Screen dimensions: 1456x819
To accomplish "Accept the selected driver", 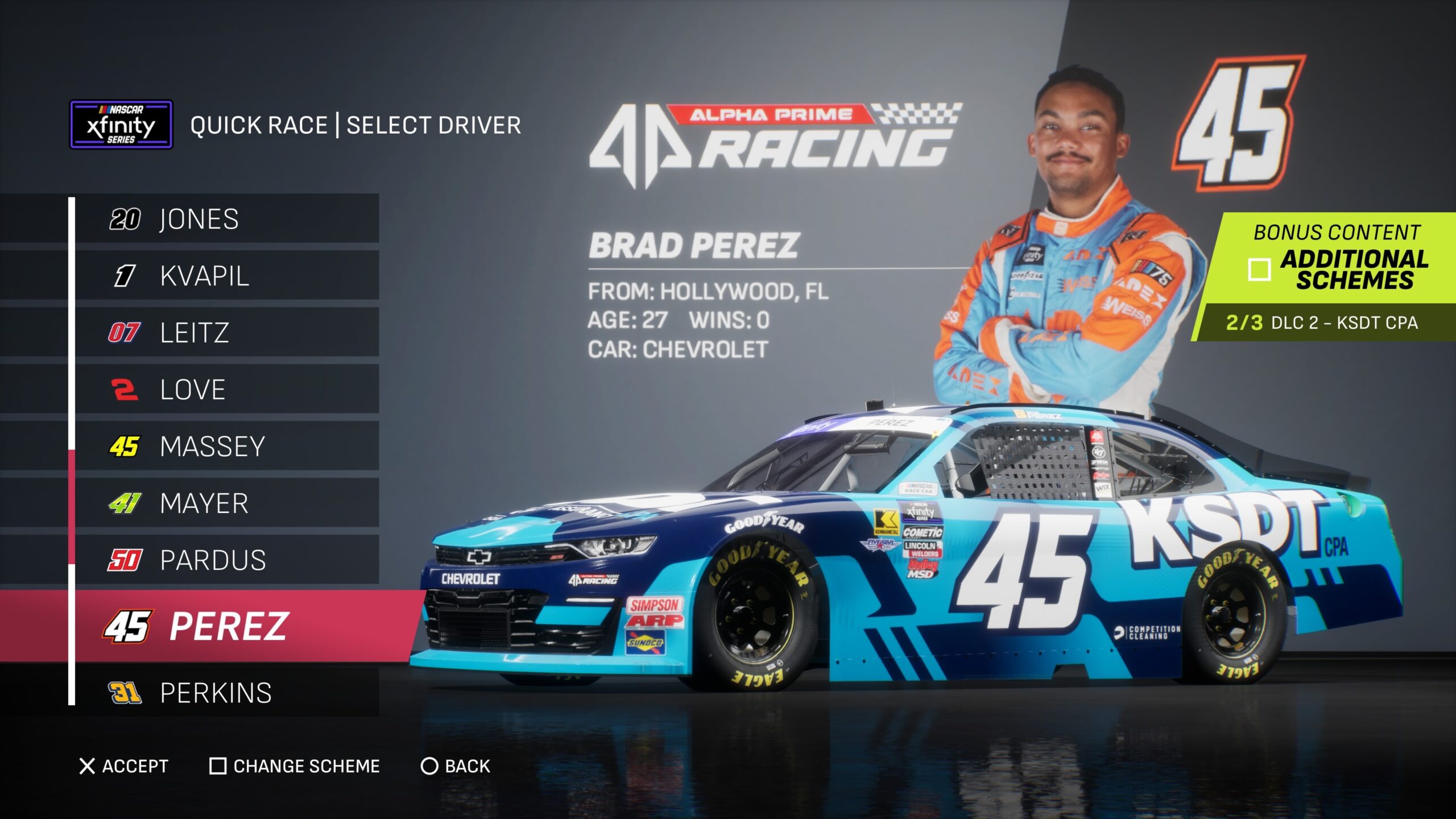I will coord(124,766).
